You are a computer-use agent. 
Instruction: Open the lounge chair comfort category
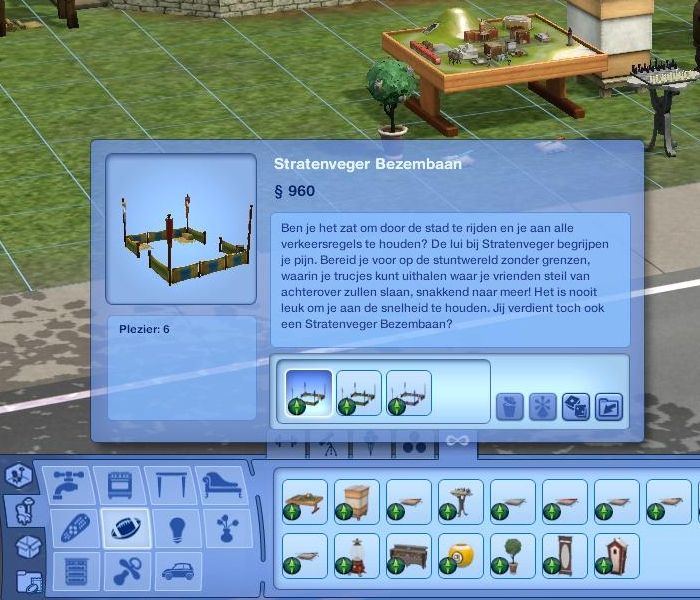[x=224, y=485]
